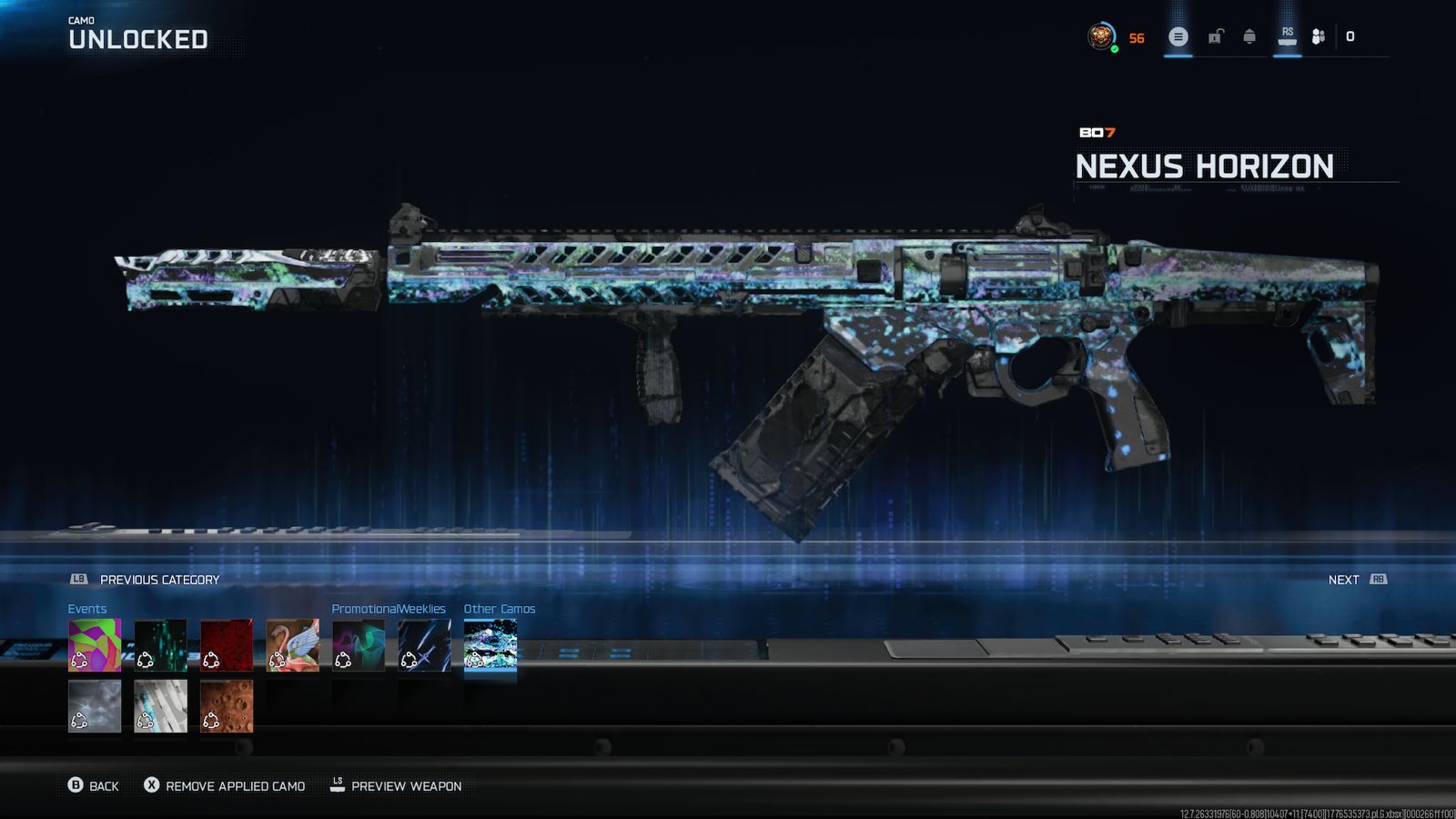Open the social friends icon
The image size is (1456, 819).
[x=1318, y=37]
